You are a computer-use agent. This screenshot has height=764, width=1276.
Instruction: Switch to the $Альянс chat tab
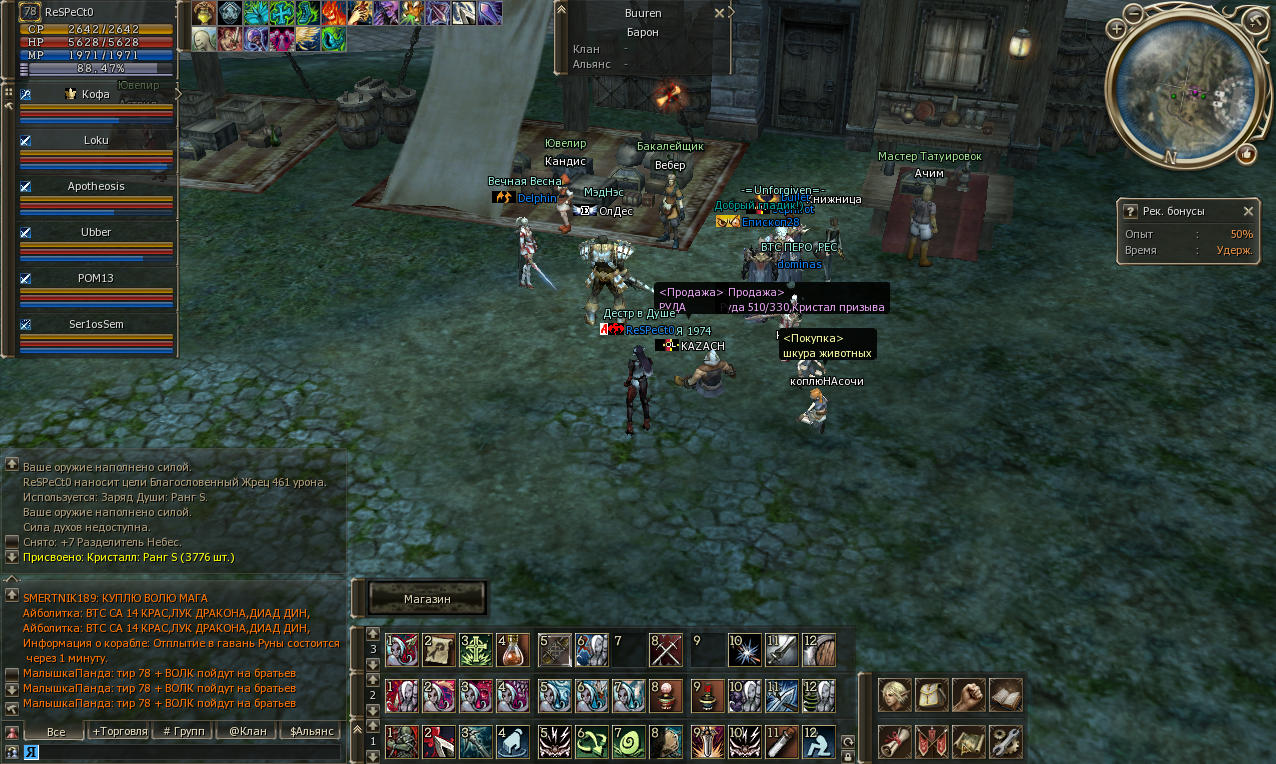click(310, 732)
